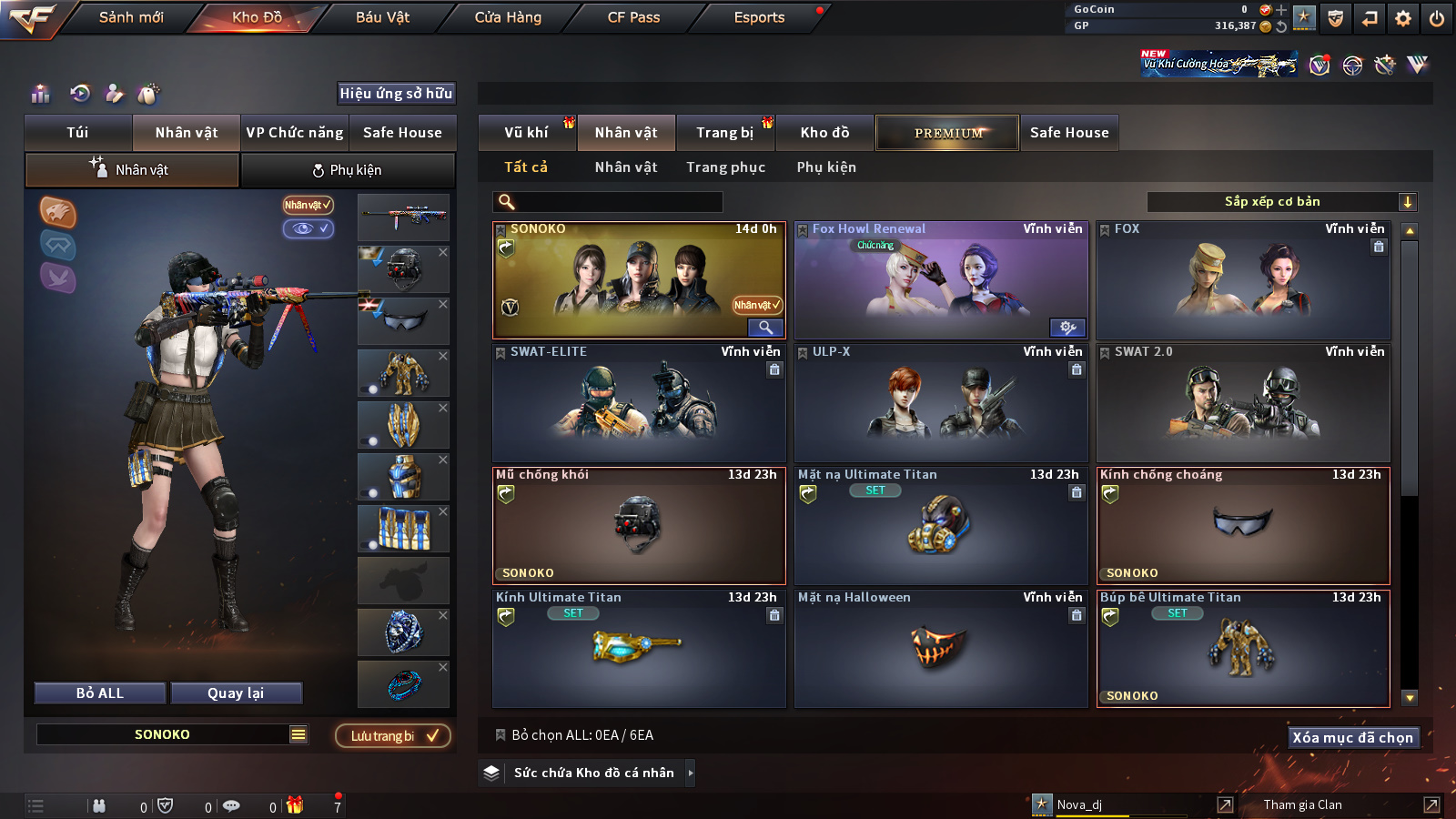Select the Kính Ultimate Titan item
The width and height of the screenshot is (1456, 819).
point(638,648)
